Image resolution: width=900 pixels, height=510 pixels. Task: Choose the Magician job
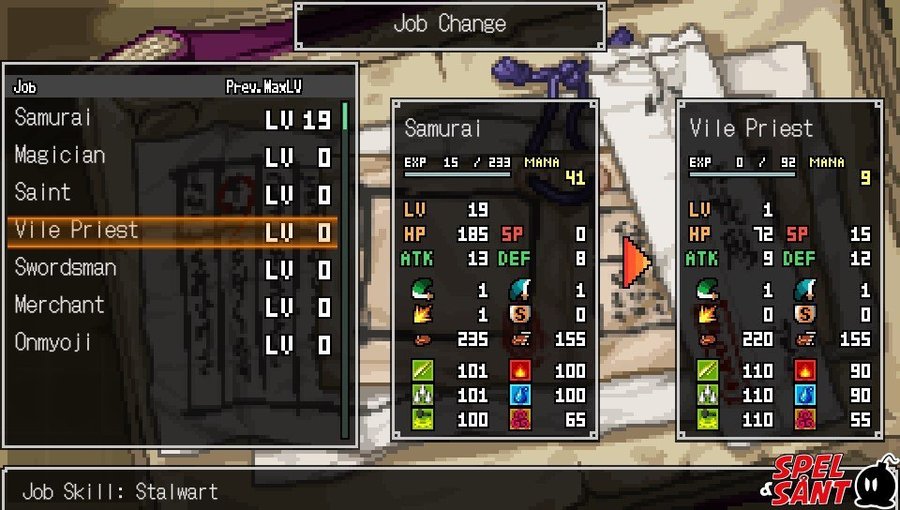(x=170, y=156)
